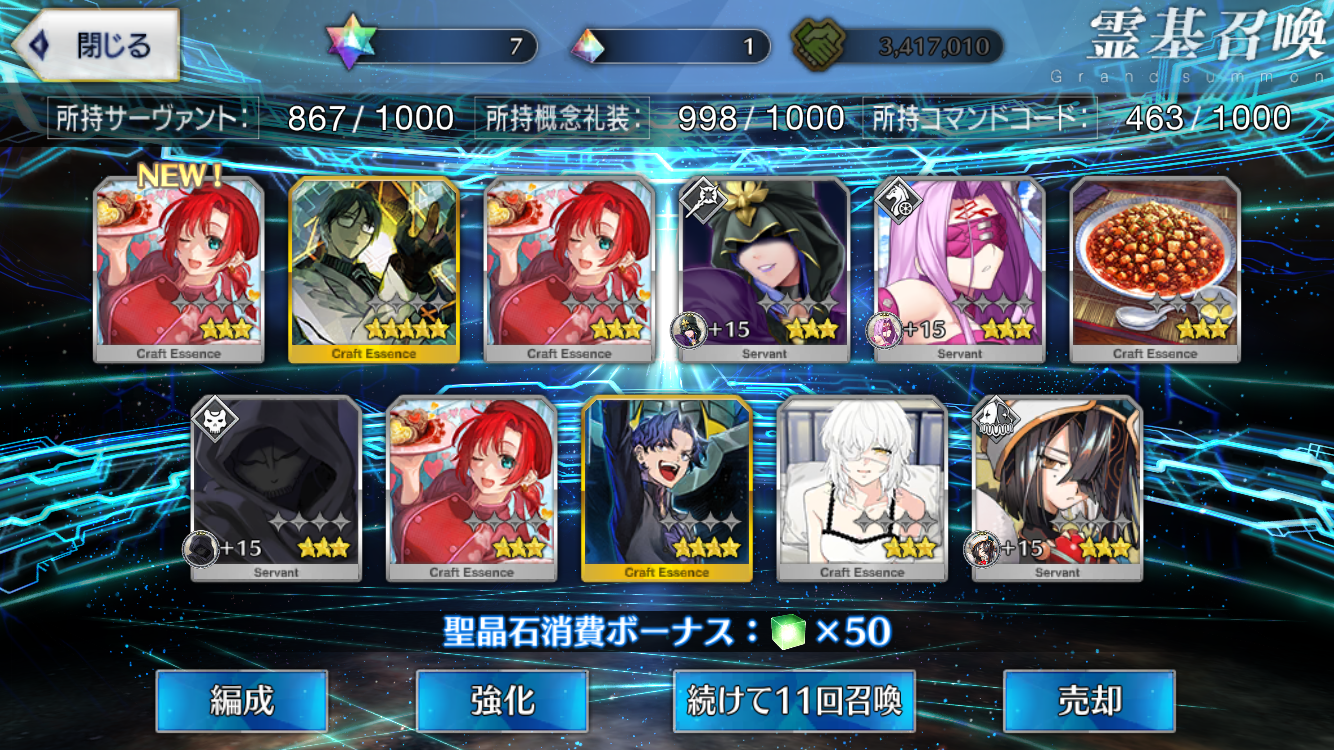The height and width of the screenshot is (750, 1334).
Task: Select the purple-hooded Caster servant card
Action: click(764, 268)
